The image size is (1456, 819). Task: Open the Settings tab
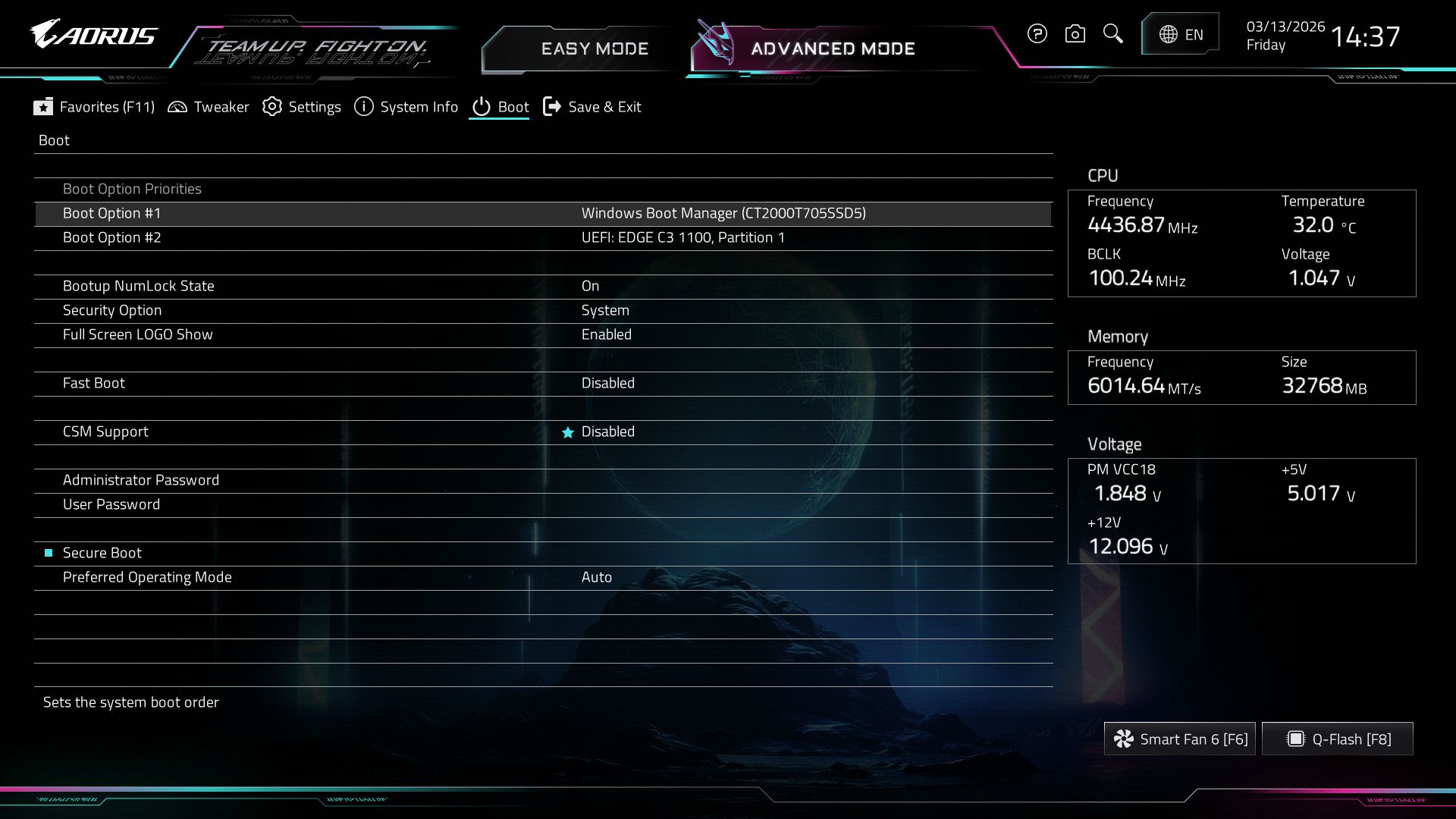[302, 107]
